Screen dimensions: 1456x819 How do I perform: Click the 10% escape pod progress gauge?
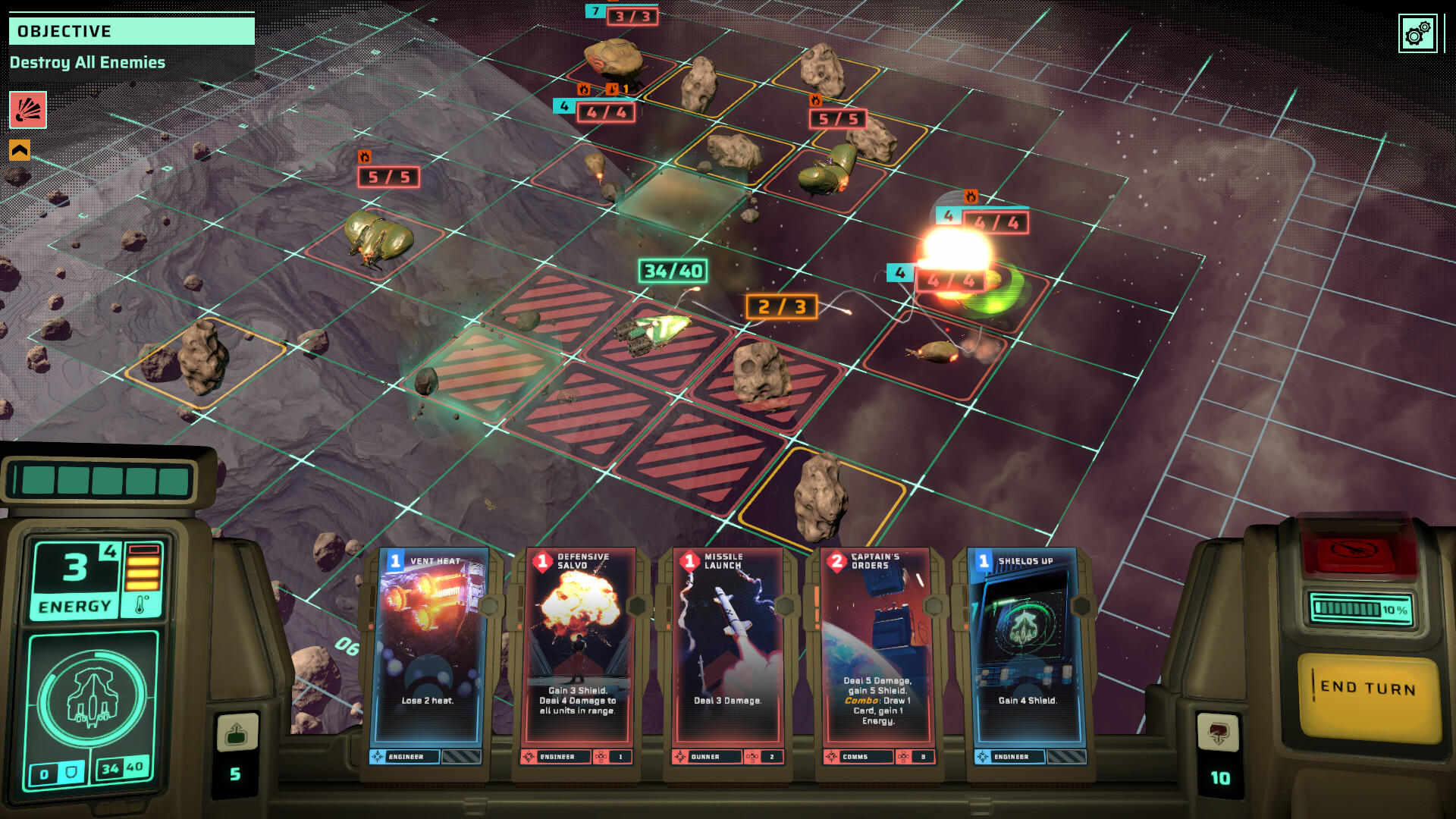pos(1362,607)
